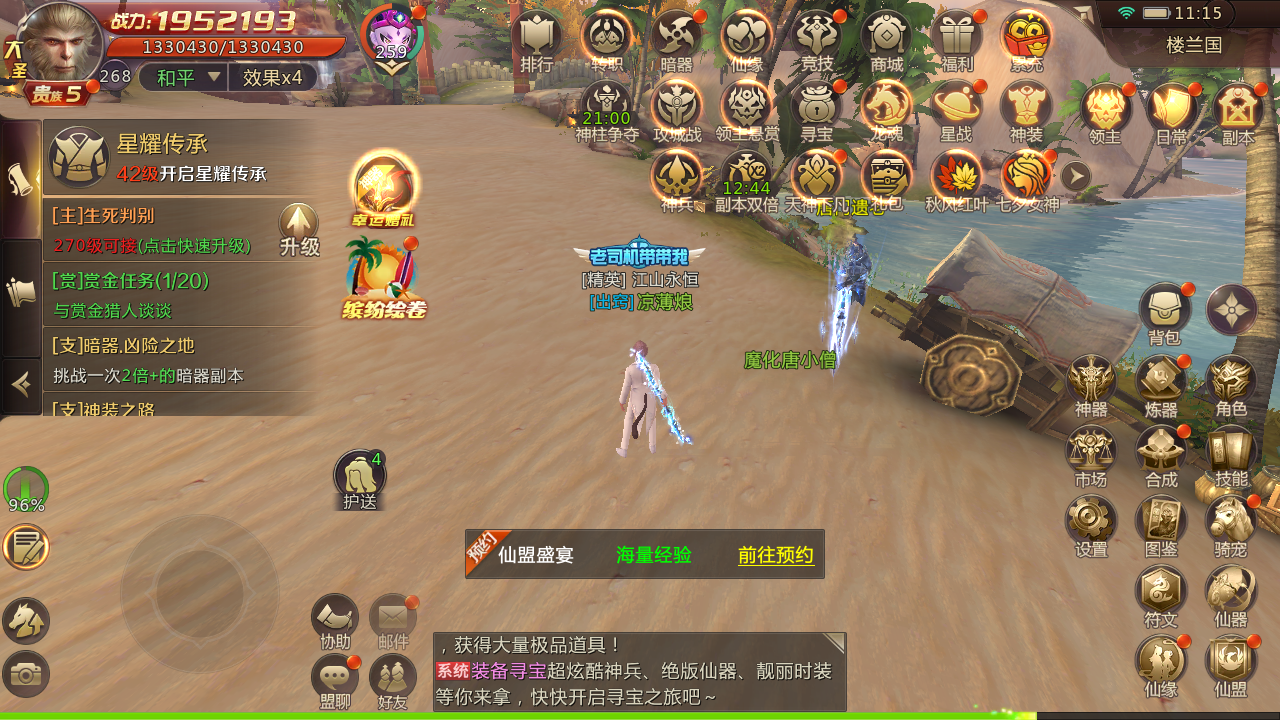This screenshot has height=720, width=1280.
Task: Open the 设置 settings gear
Action: (1091, 520)
